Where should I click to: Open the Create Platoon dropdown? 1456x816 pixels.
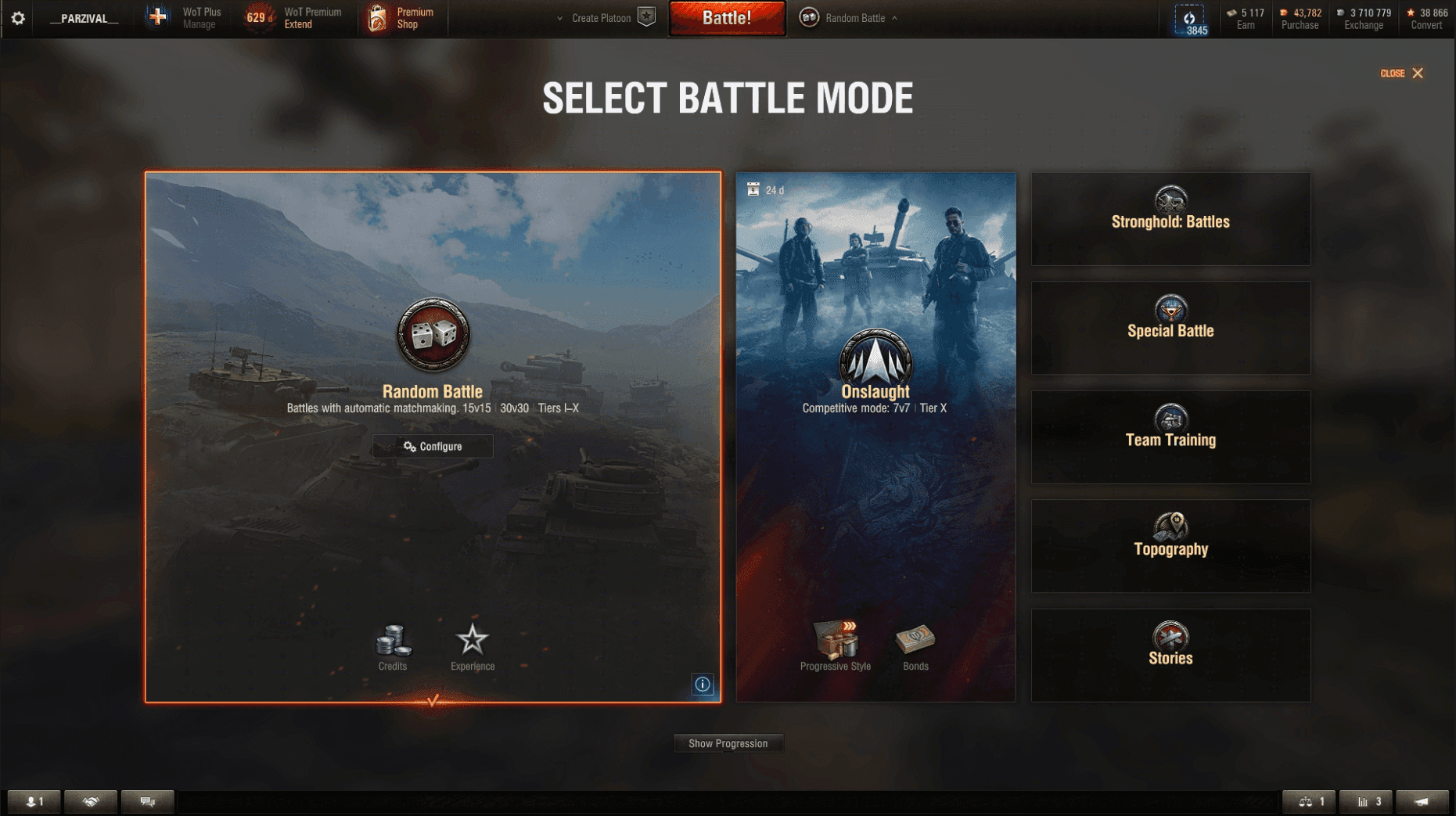[x=600, y=18]
